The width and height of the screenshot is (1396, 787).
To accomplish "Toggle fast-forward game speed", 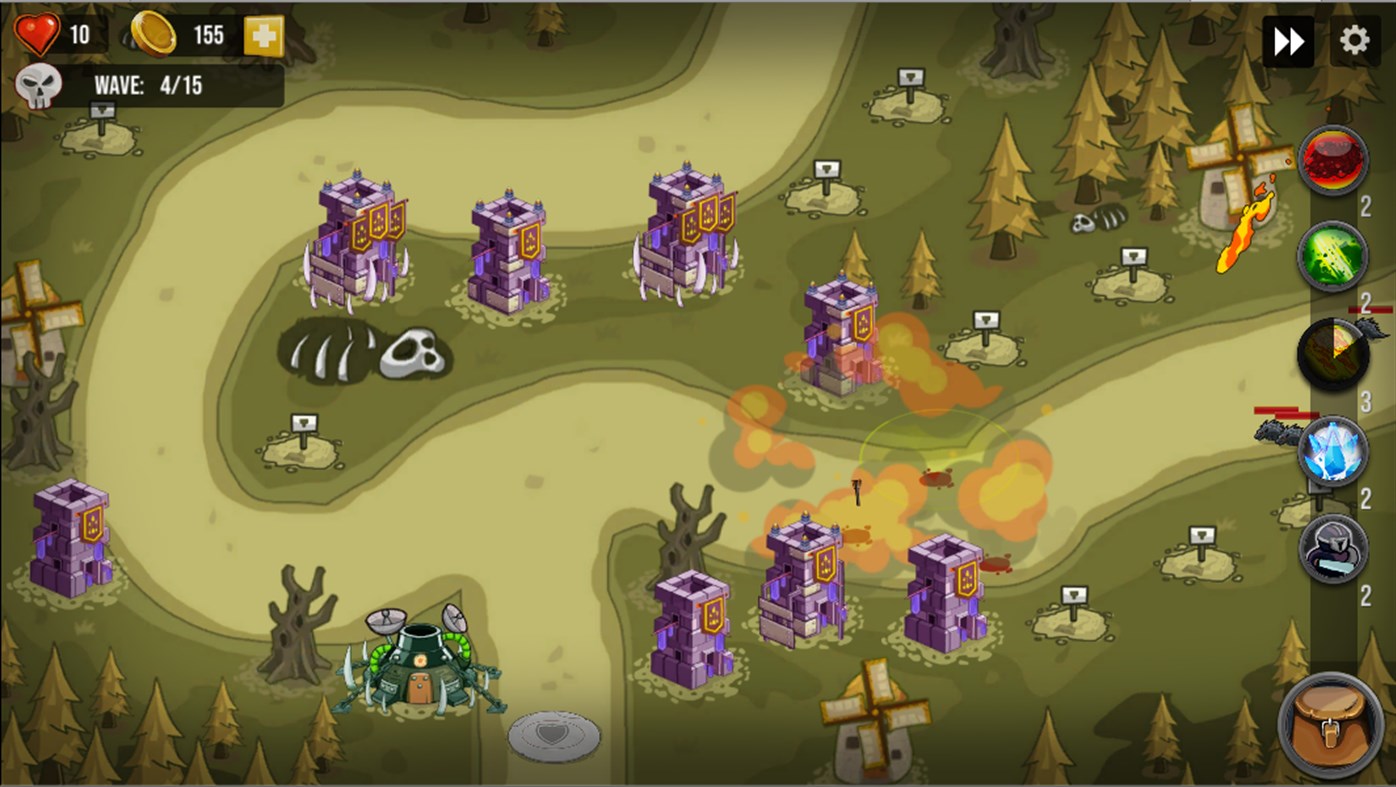I will pyautogui.click(x=1288, y=38).
